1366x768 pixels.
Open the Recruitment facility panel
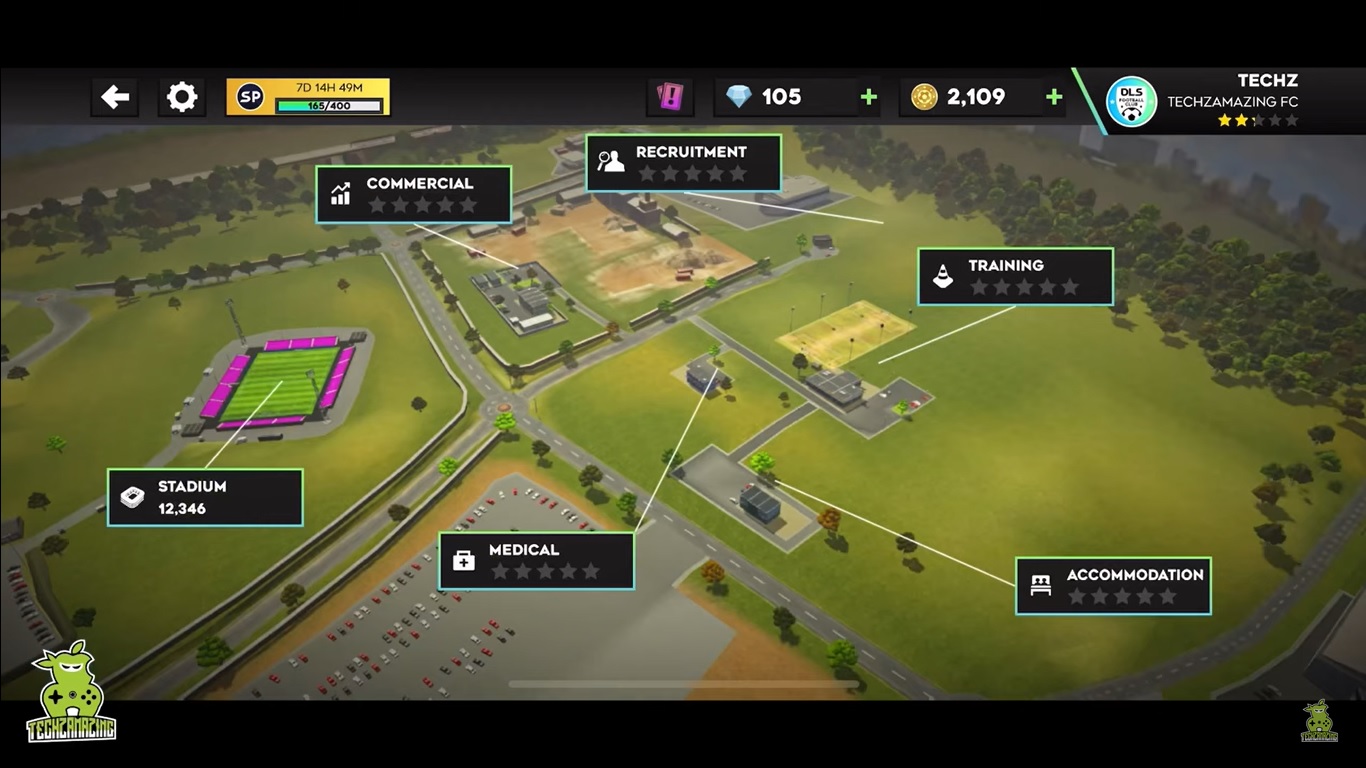click(683, 162)
